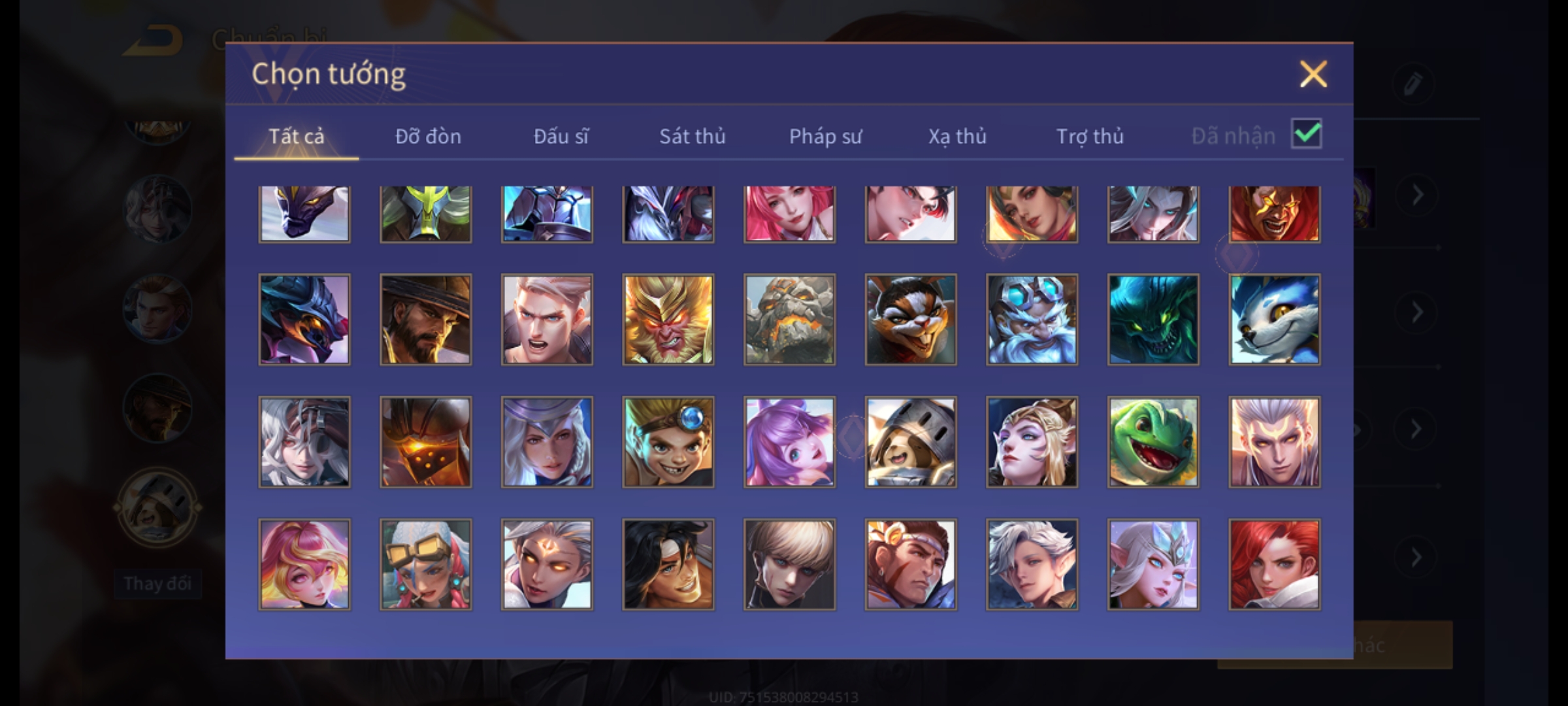The height and width of the screenshot is (706, 1568).
Task: Select the rock golem hero portrait
Action: click(x=789, y=320)
